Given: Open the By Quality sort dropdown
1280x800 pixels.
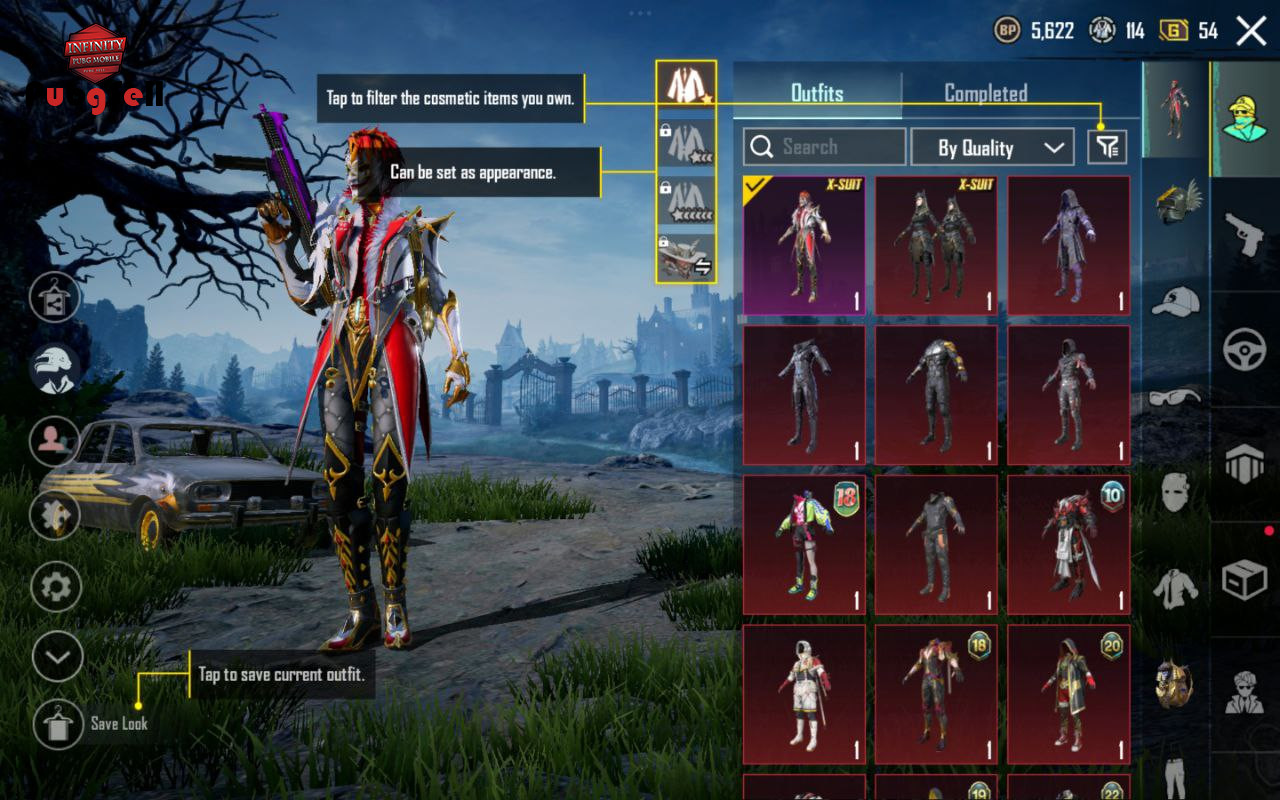Looking at the screenshot, I should [992, 147].
